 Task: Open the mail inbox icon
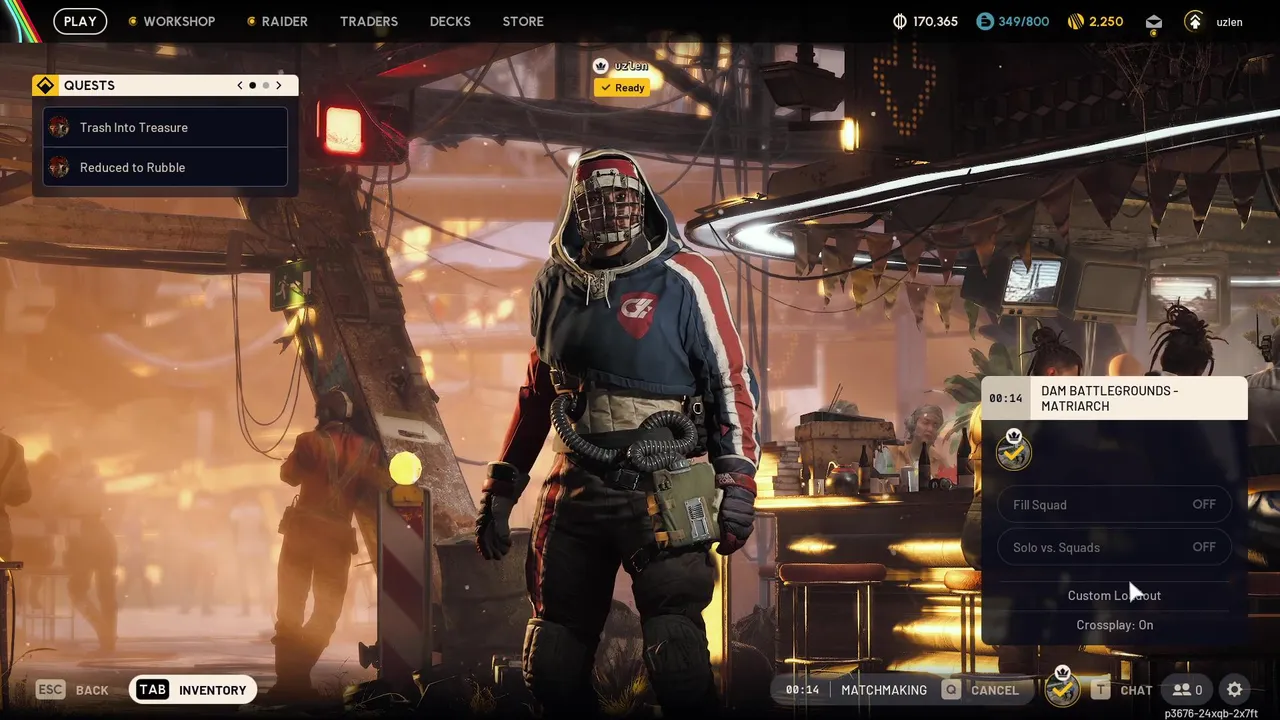[1154, 22]
